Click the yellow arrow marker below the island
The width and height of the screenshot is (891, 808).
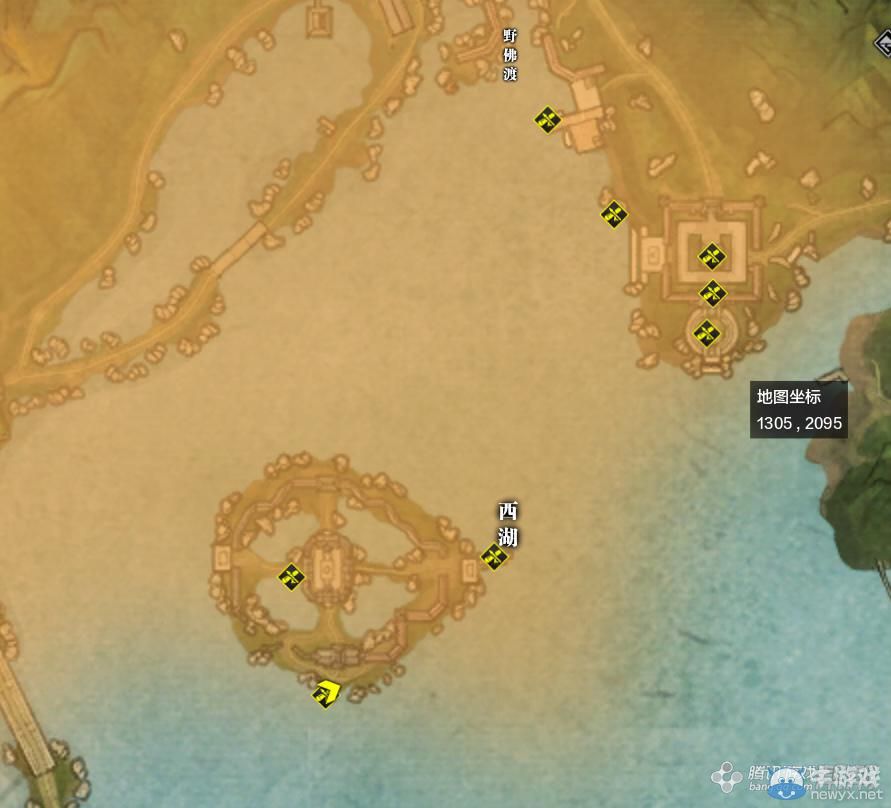(x=326, y=692)
